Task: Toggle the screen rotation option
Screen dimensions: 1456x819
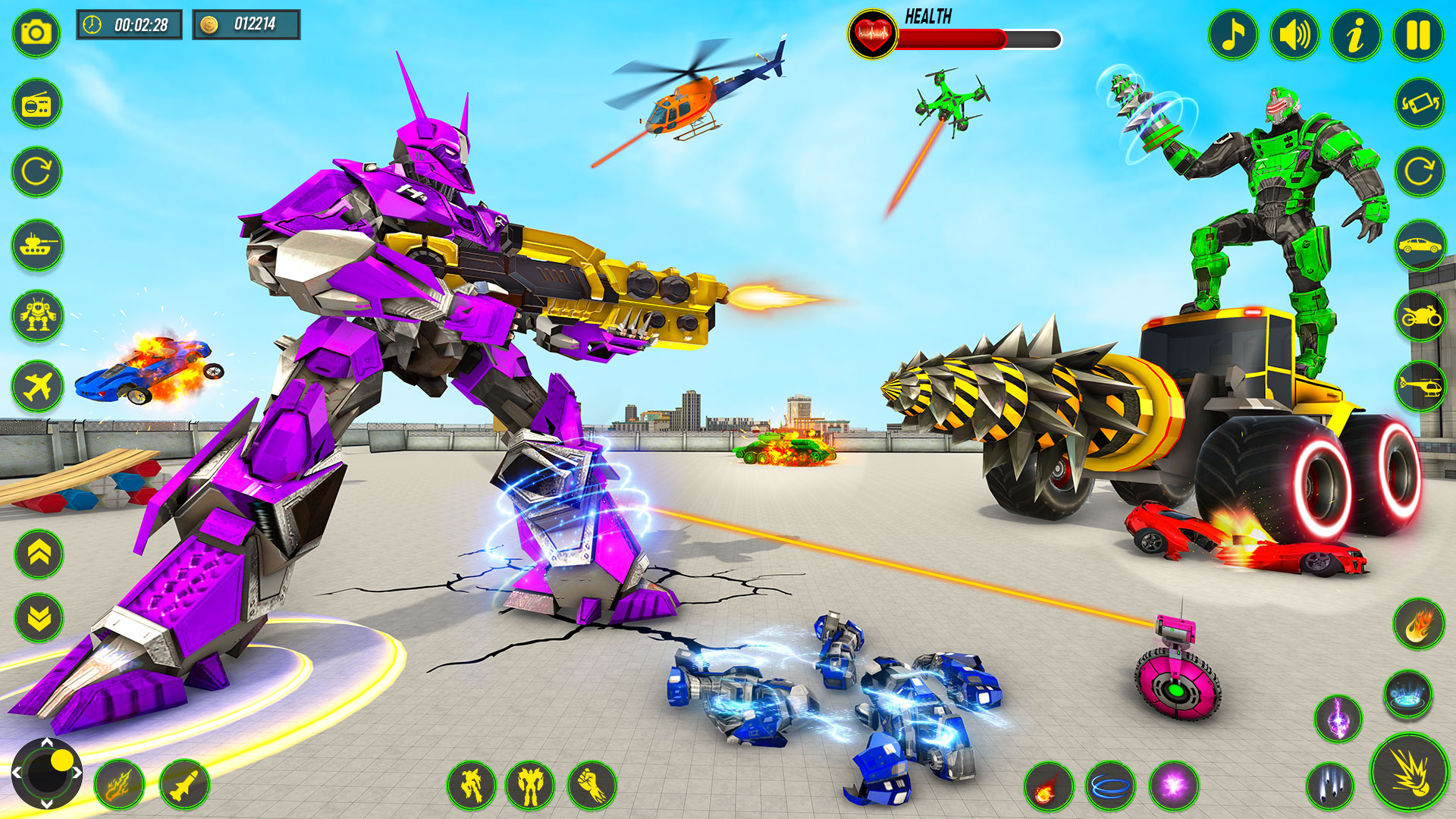Action: click(x=1418, y=101)
